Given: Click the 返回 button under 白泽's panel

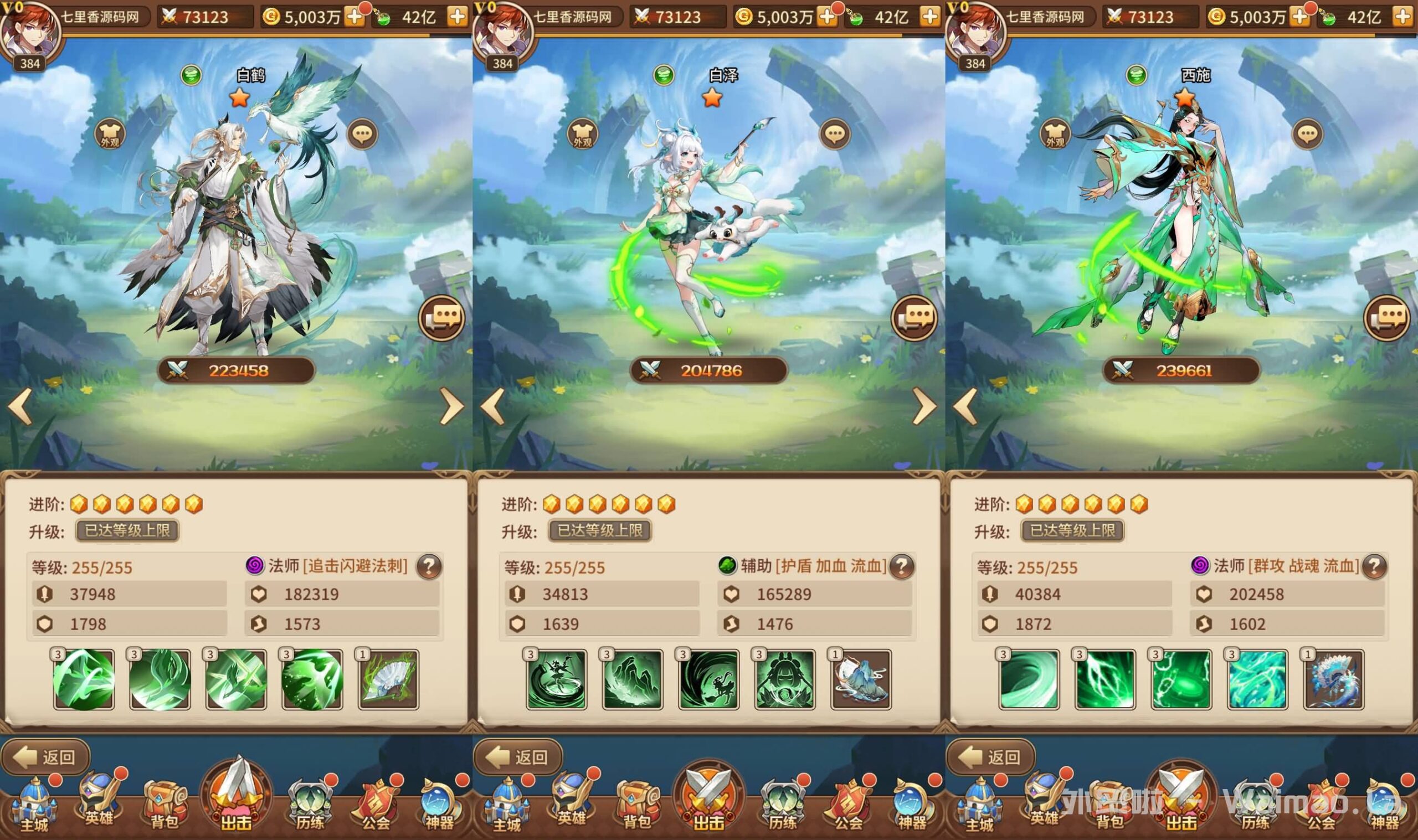Looking at the screenshot, I should point(518,757).
